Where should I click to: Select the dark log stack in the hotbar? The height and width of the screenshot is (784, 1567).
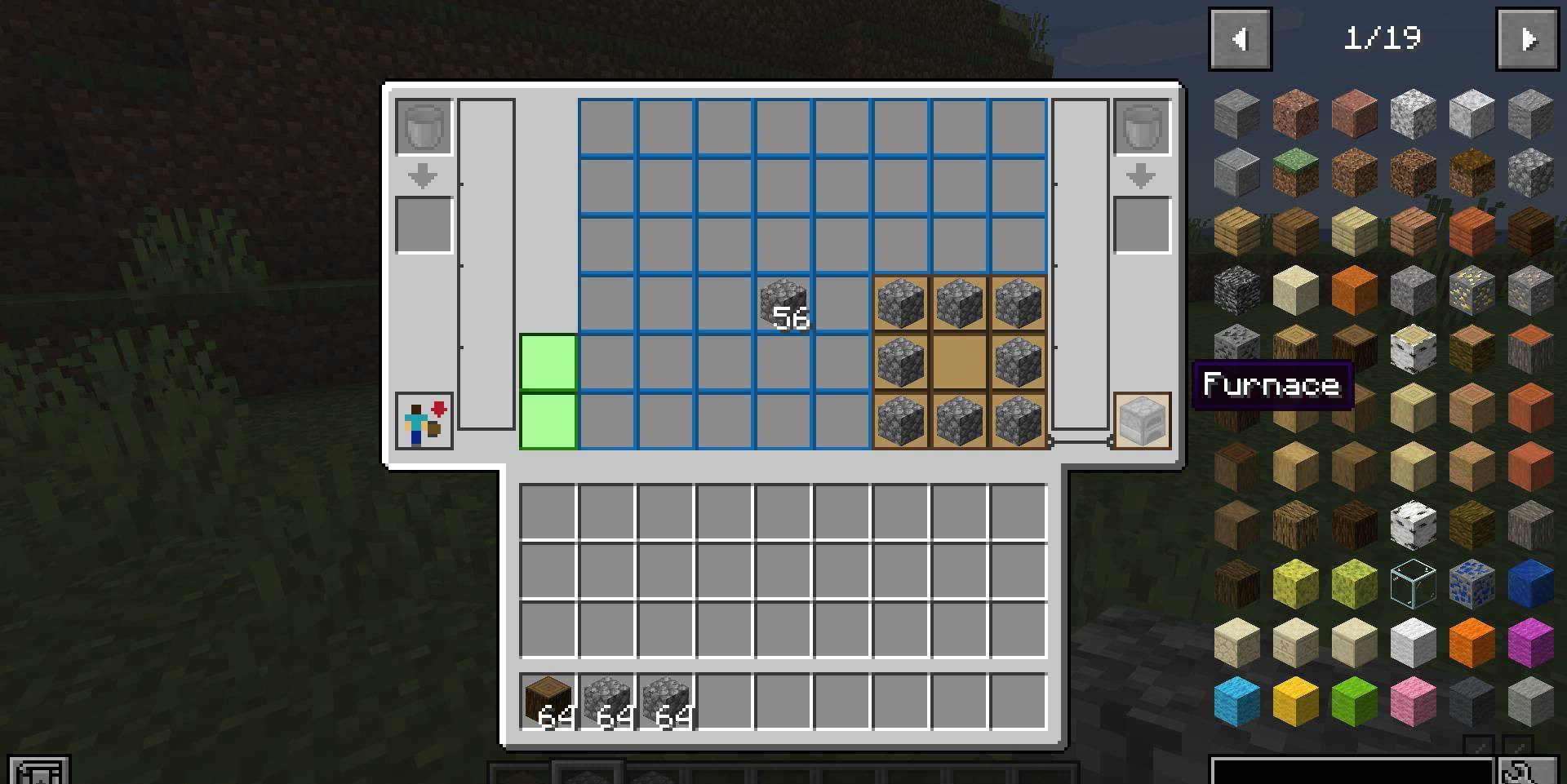click(x=548, y=702)
